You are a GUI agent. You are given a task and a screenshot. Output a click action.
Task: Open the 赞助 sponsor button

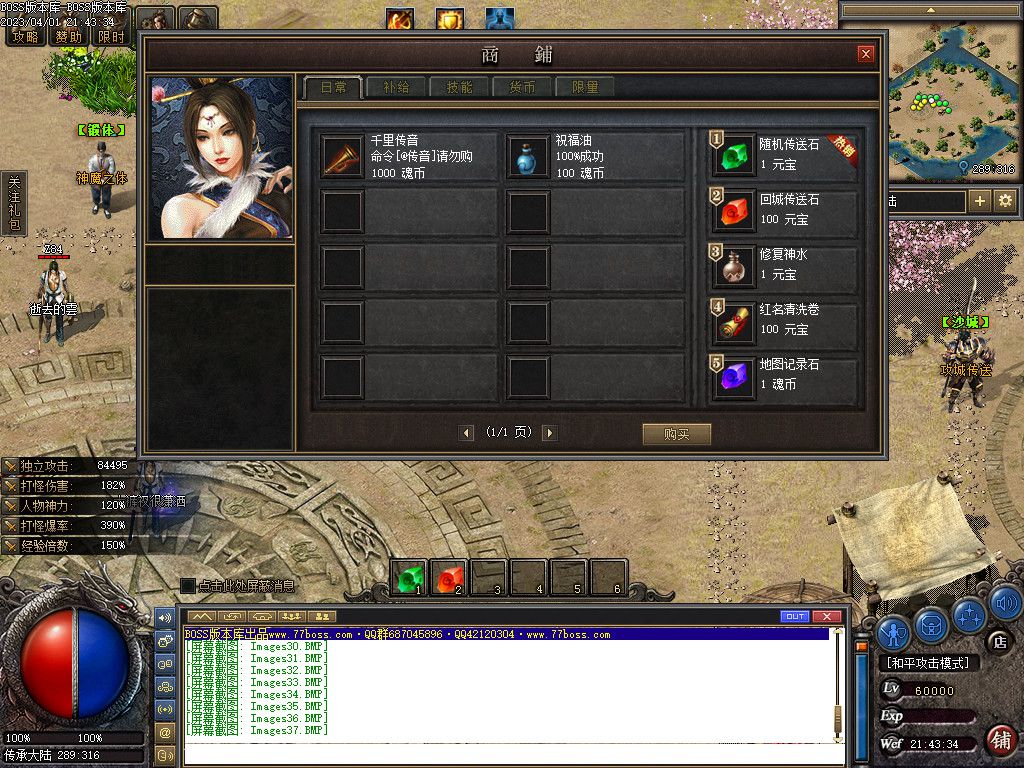pyautogui.click(x=69, y=37)
